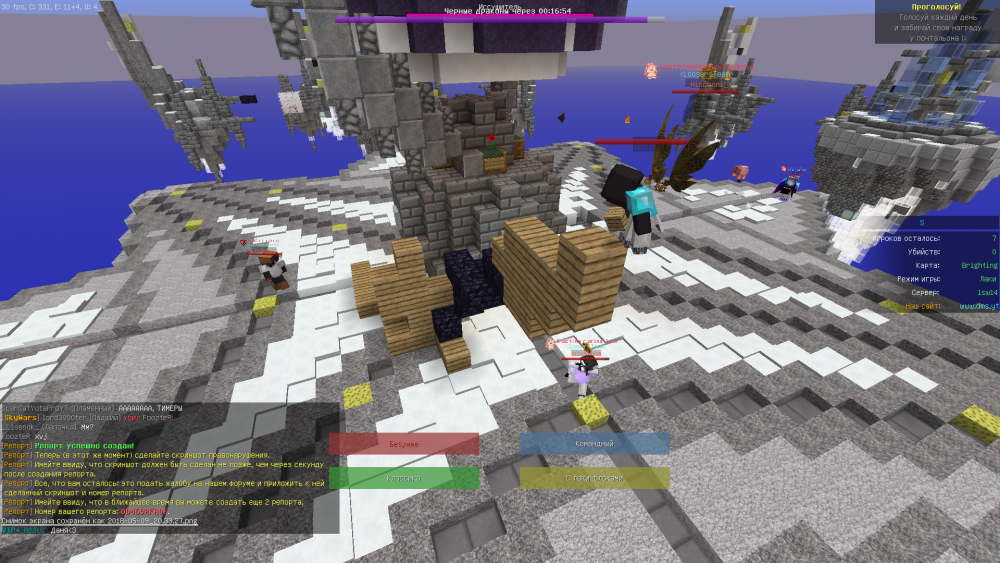The image size is (1000, 563).
Task: Select the blue Командный mode button
Action: click(594, 443)
